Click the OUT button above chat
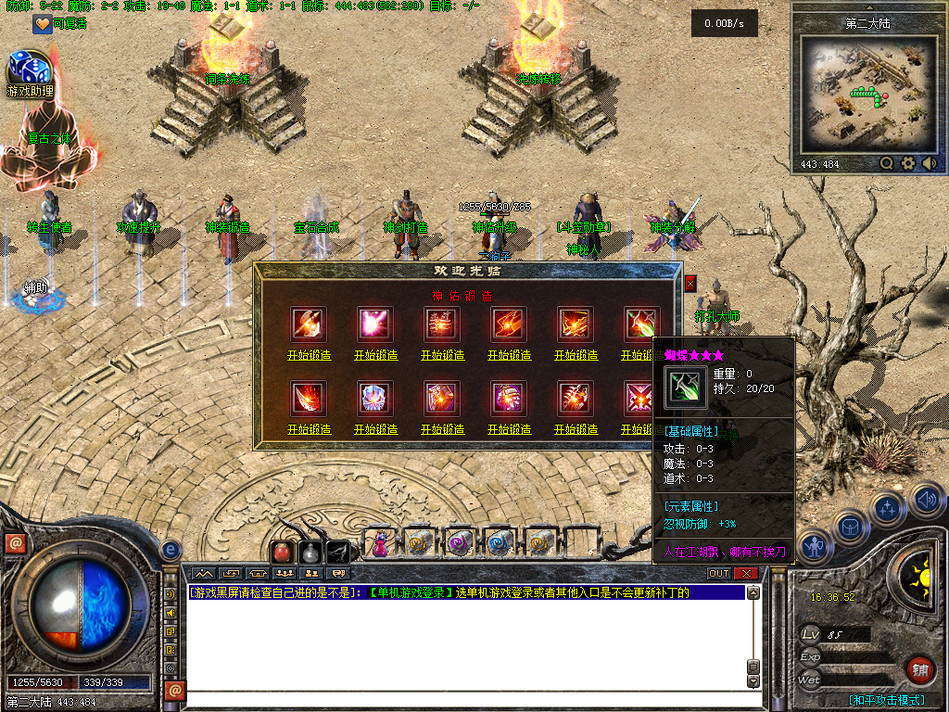This screenshot has width=949, height=712. [x=718, y=573]
